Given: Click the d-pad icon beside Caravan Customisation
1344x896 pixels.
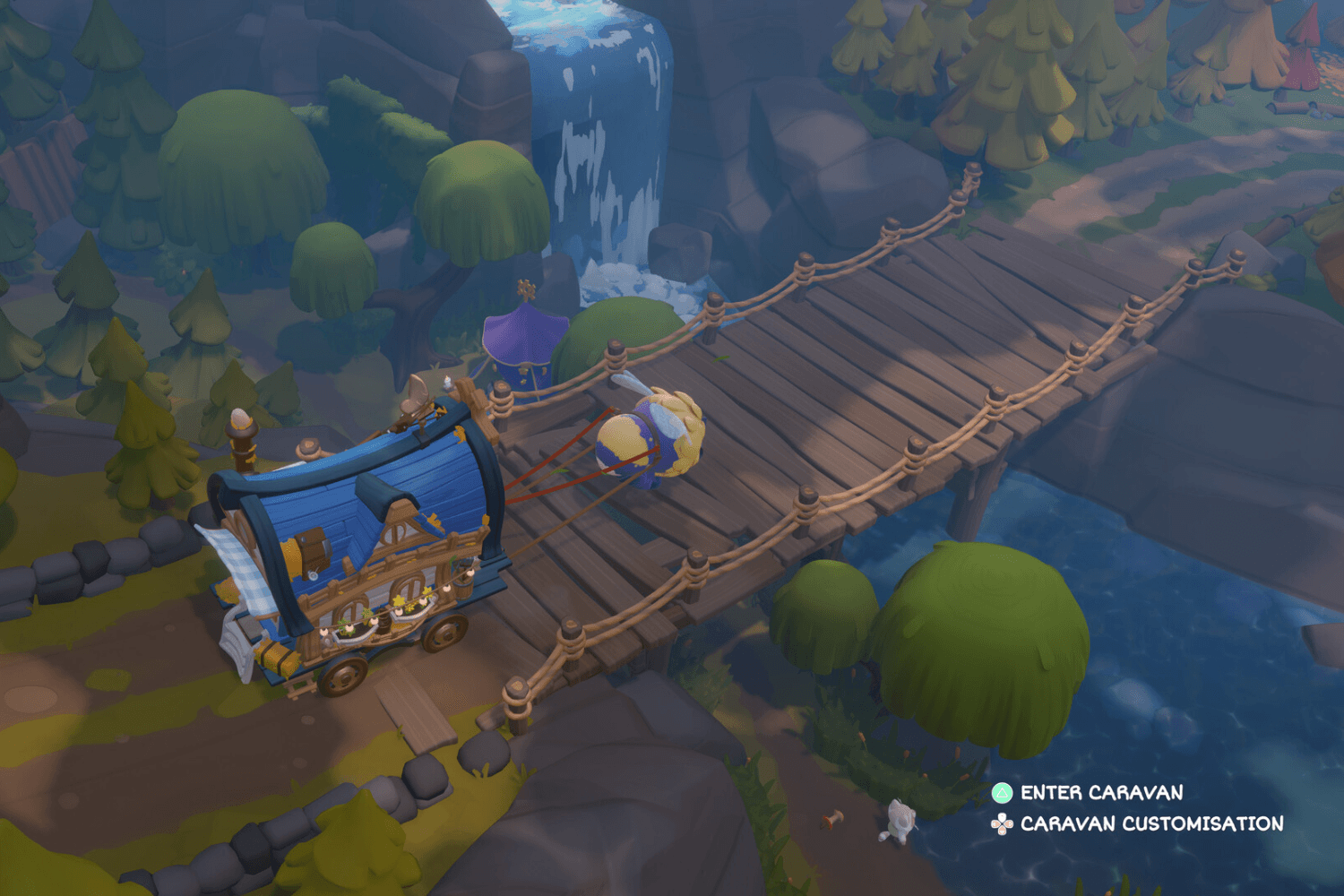Looking at the screenshot, I should click(1001, 821).
